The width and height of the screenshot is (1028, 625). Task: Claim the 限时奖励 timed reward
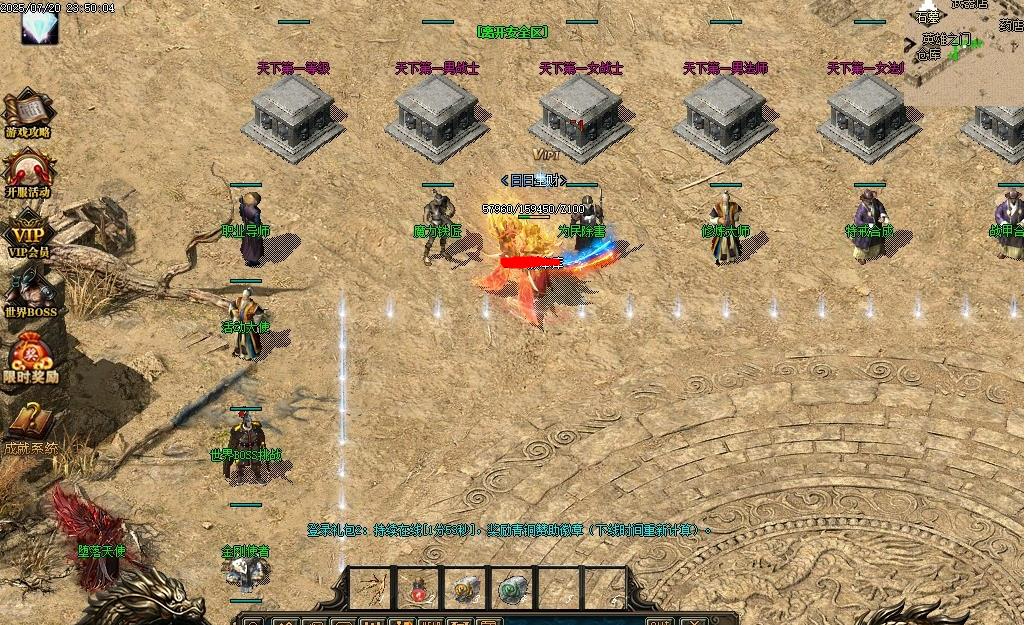(x=28, y=356)
